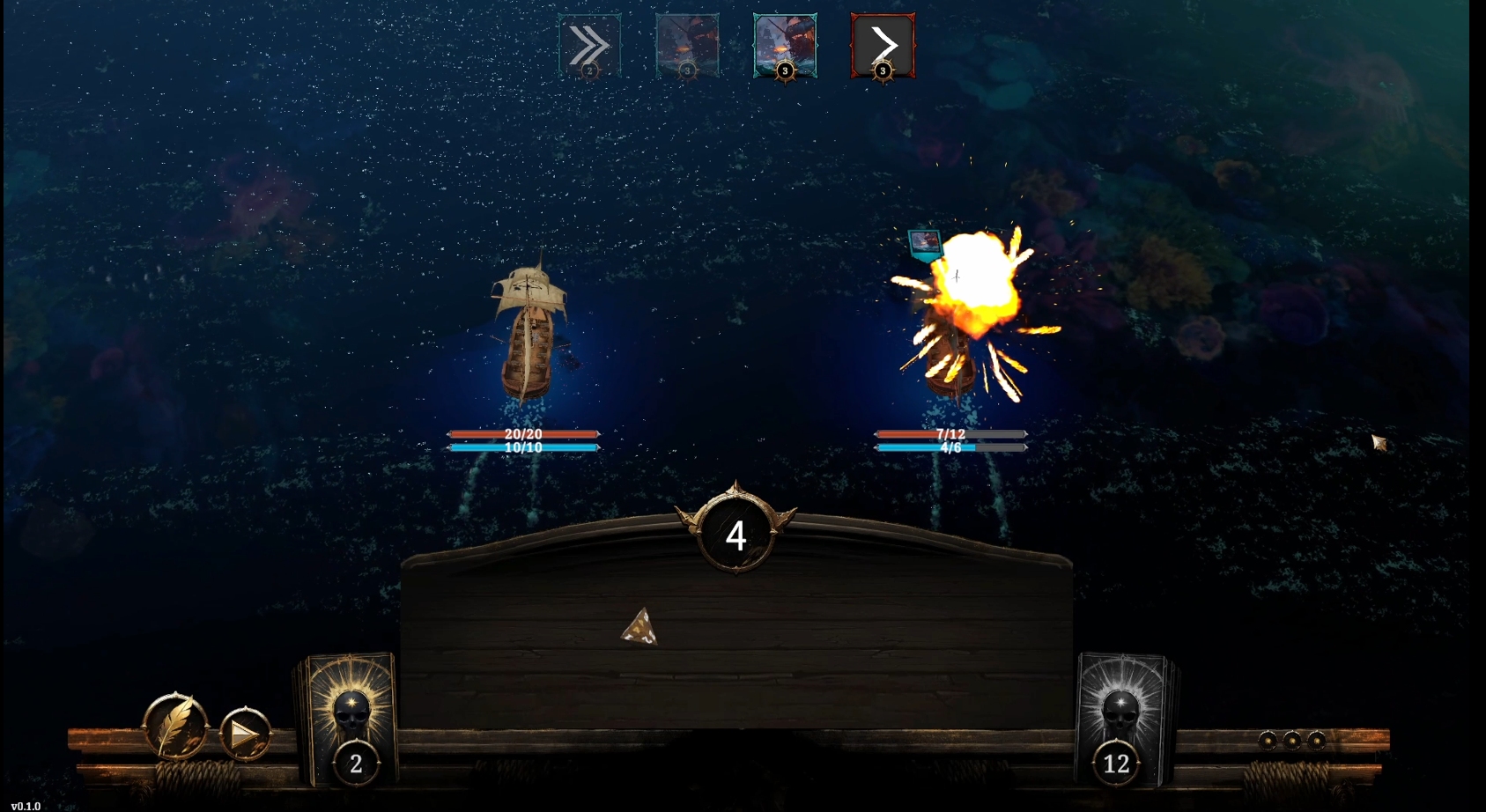Open the gold skull draw pile
1486x812 pixels.
[x=349, y=718]
